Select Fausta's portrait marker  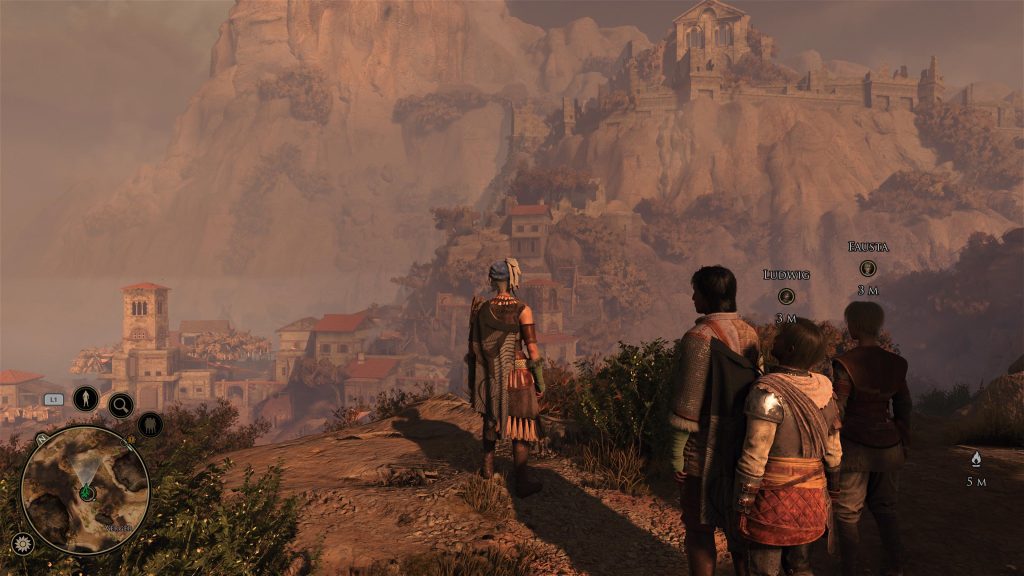click(x=868, y=268)
